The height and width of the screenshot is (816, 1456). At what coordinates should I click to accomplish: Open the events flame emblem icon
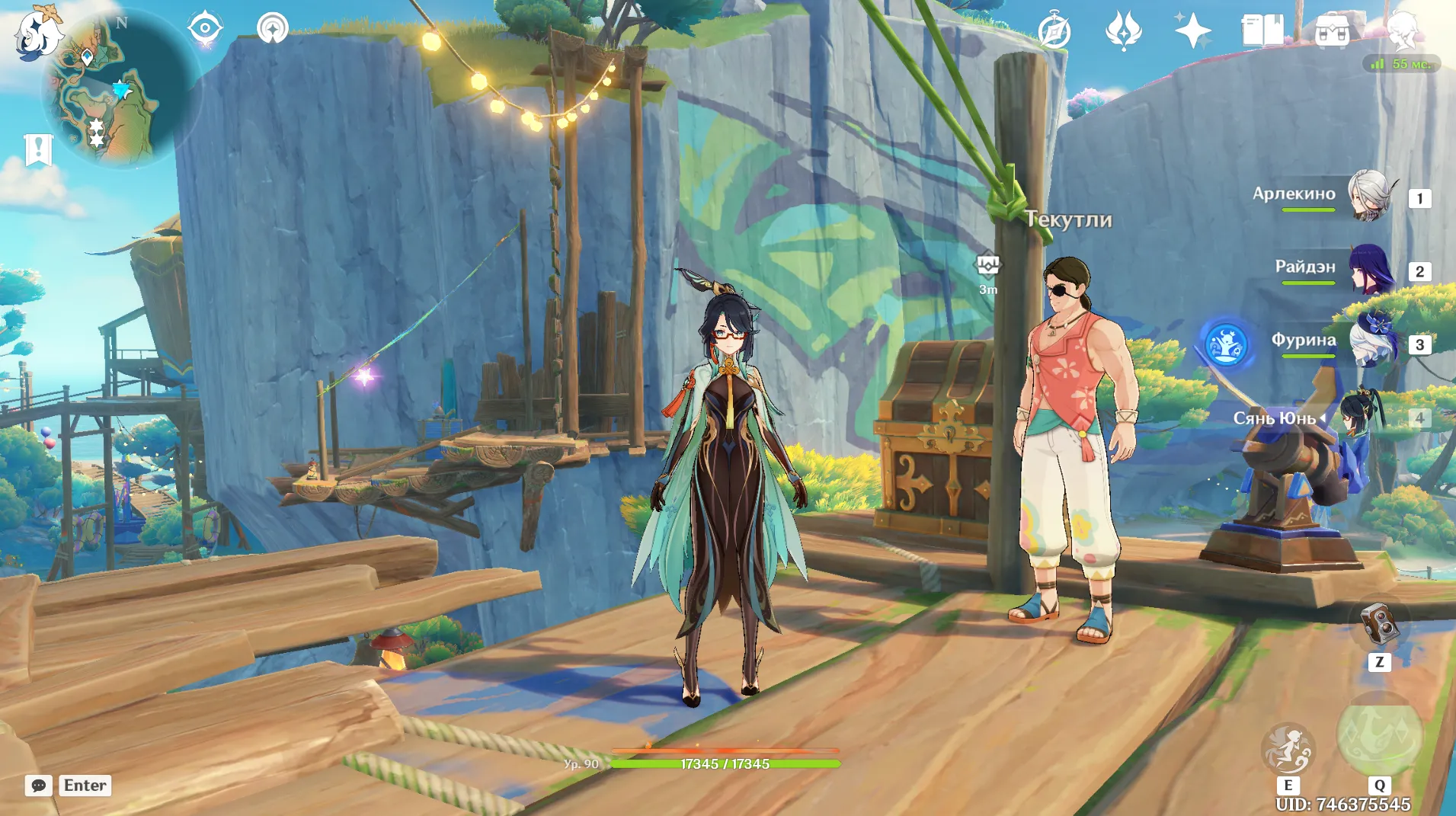pyautogui.click(x=1123, y=31)
